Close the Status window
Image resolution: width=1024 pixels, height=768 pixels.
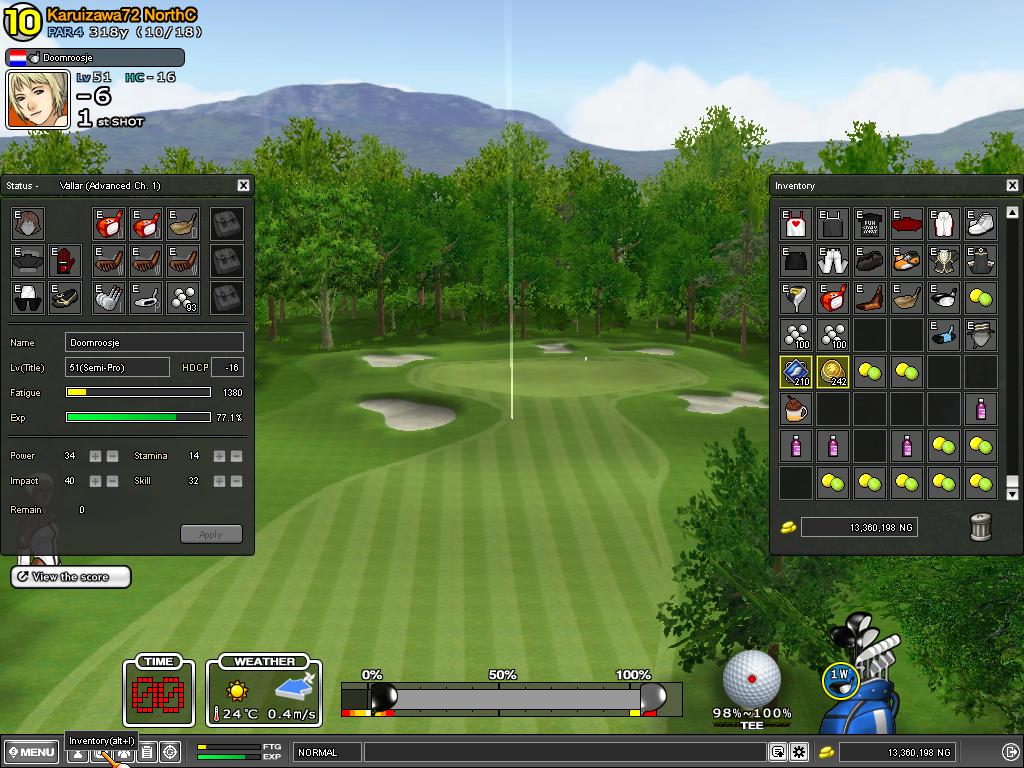pos(243,185)
